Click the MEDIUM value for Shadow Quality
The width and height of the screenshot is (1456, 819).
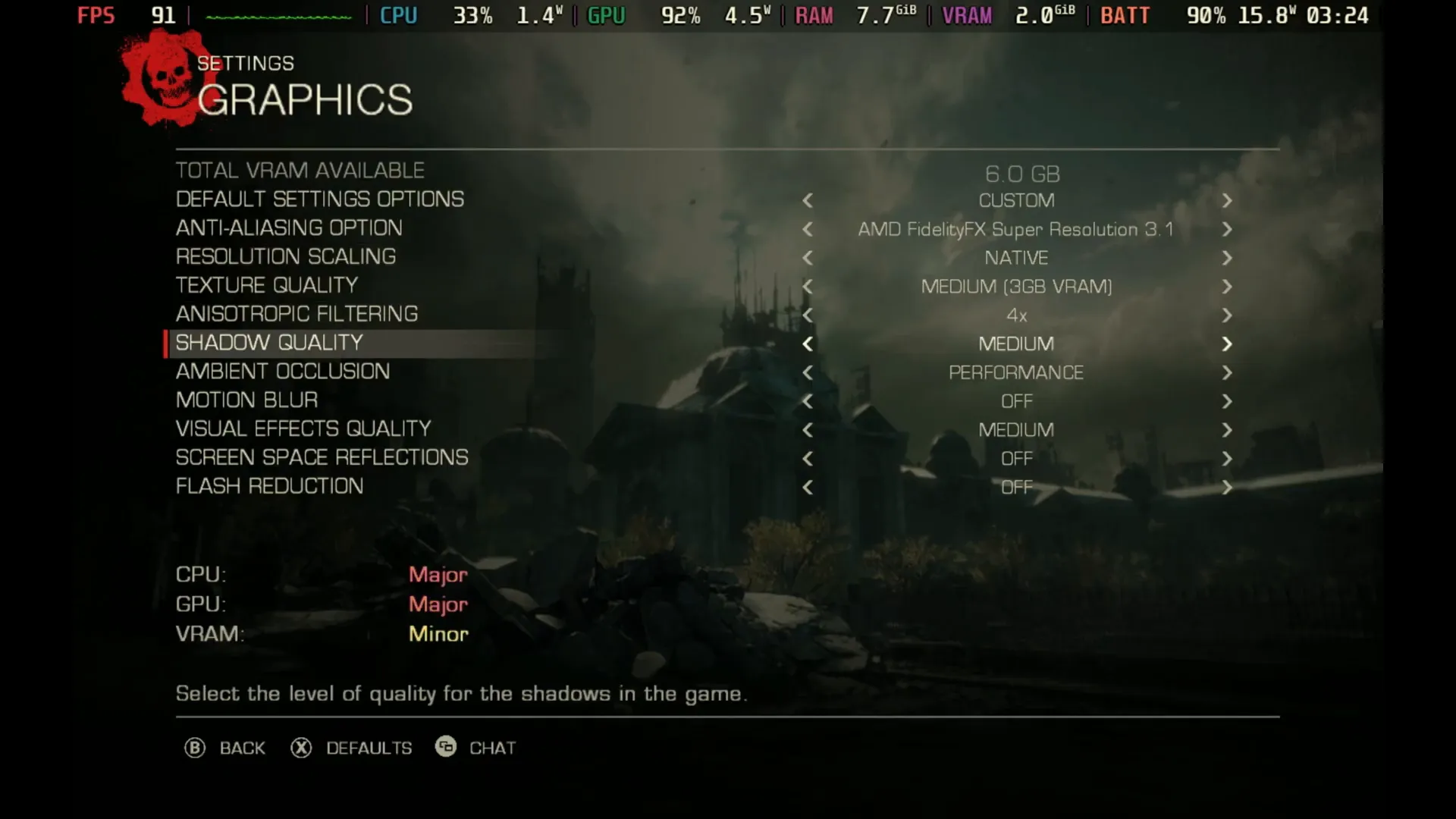coord(1016,344)
